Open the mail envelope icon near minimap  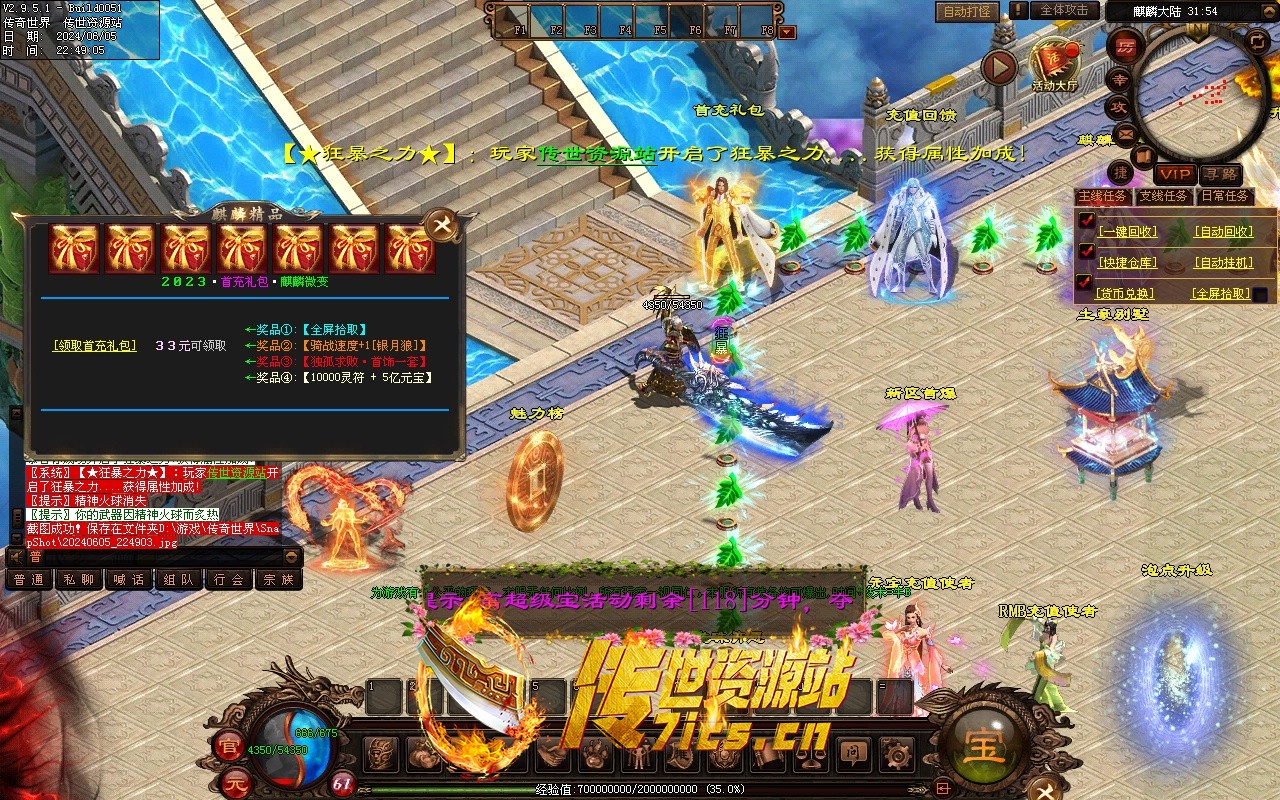coord(1126,133)
